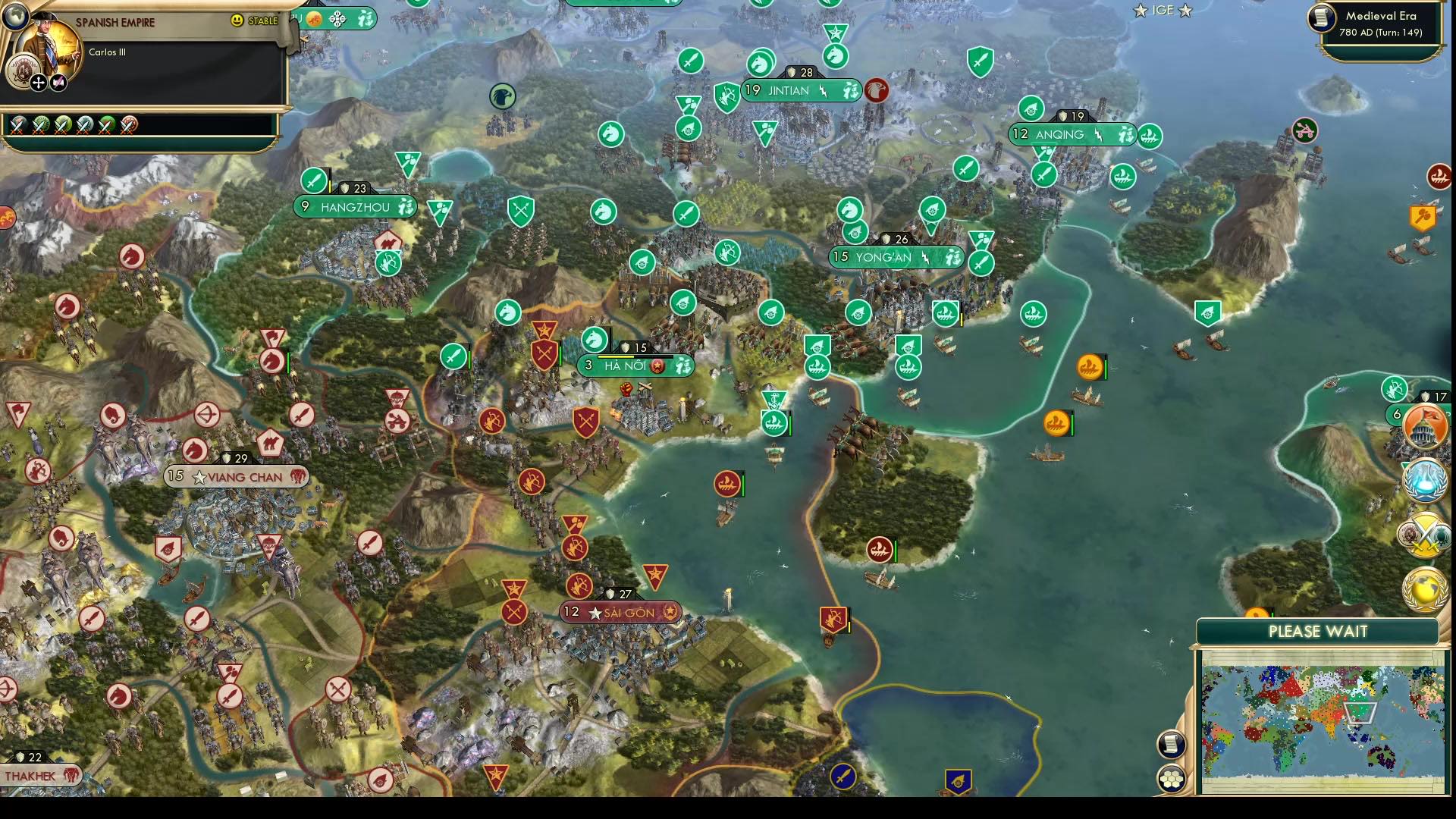This screenshot has height=819, width=1456.
Task: Toggle strategic view with the hex grid button
Action: (1172, 779)
